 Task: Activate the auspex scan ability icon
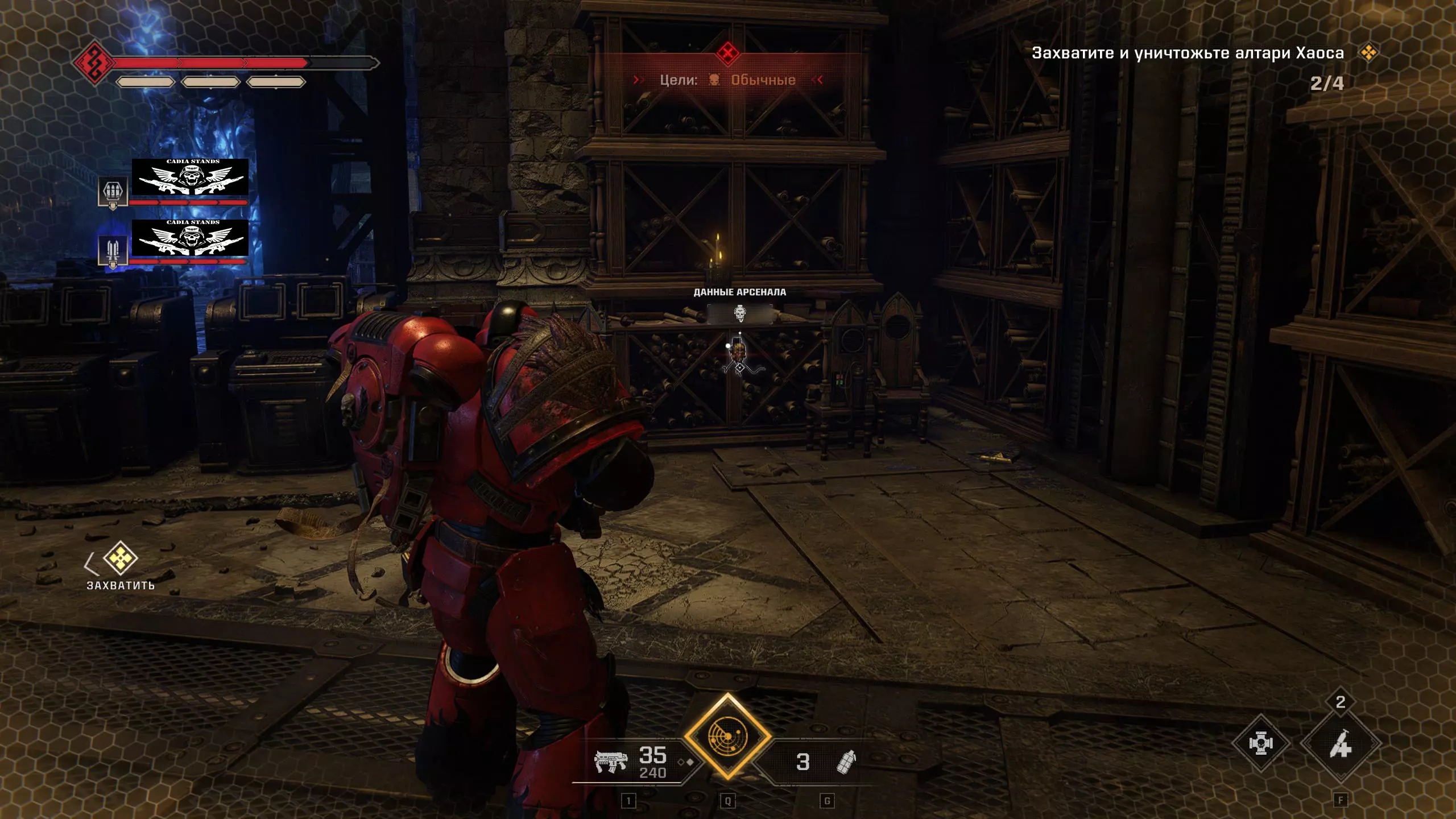pyautogui.click(x=727, y=737)
